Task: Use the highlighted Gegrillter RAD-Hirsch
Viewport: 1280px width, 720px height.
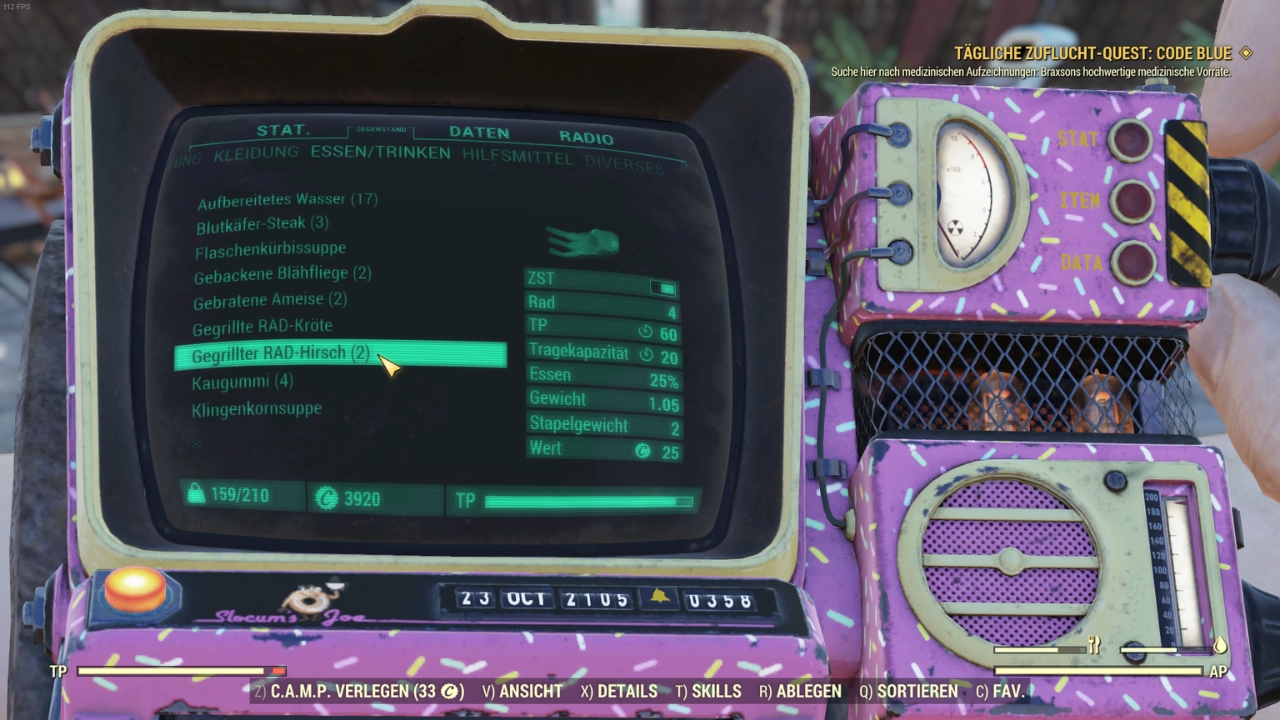Action: (x=280, y=354)
